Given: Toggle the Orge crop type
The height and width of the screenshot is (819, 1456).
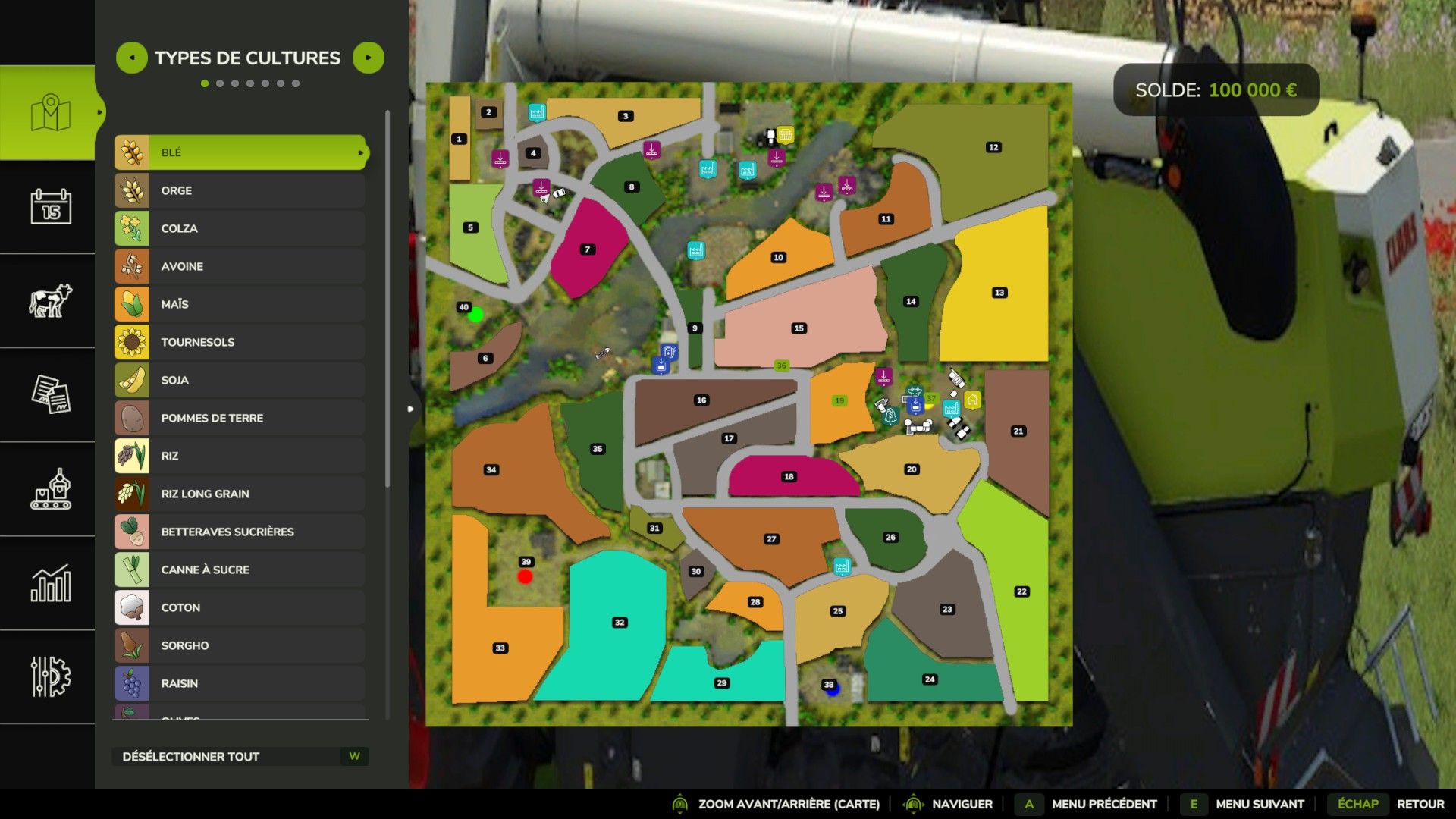Looking at the screenshot, I should coord(240,190).
